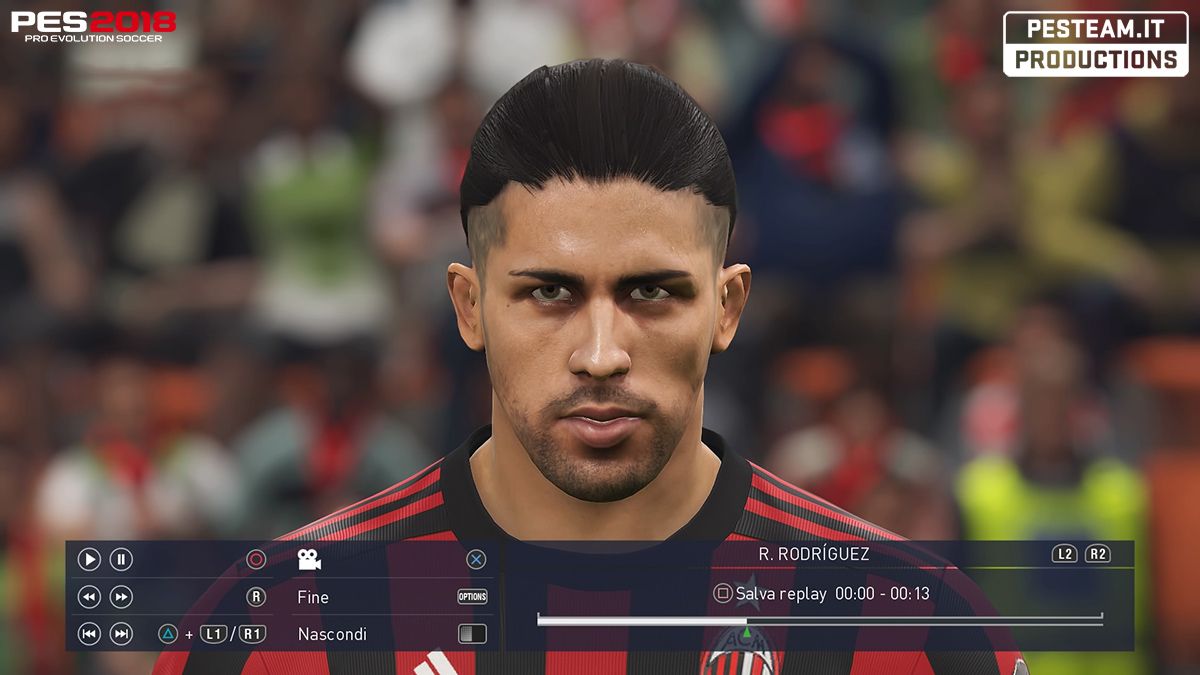This screenshot has height=675, width=1200.
Task: Skip back to the replay start
Action: coord(89,634)
